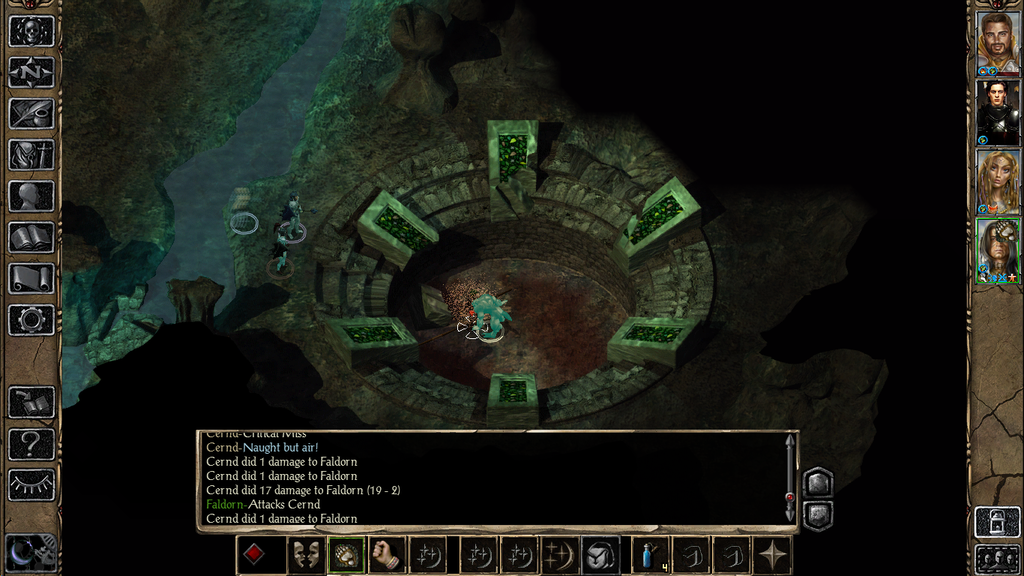
Task: Open the inventory screen
Action: click(31, 154)
